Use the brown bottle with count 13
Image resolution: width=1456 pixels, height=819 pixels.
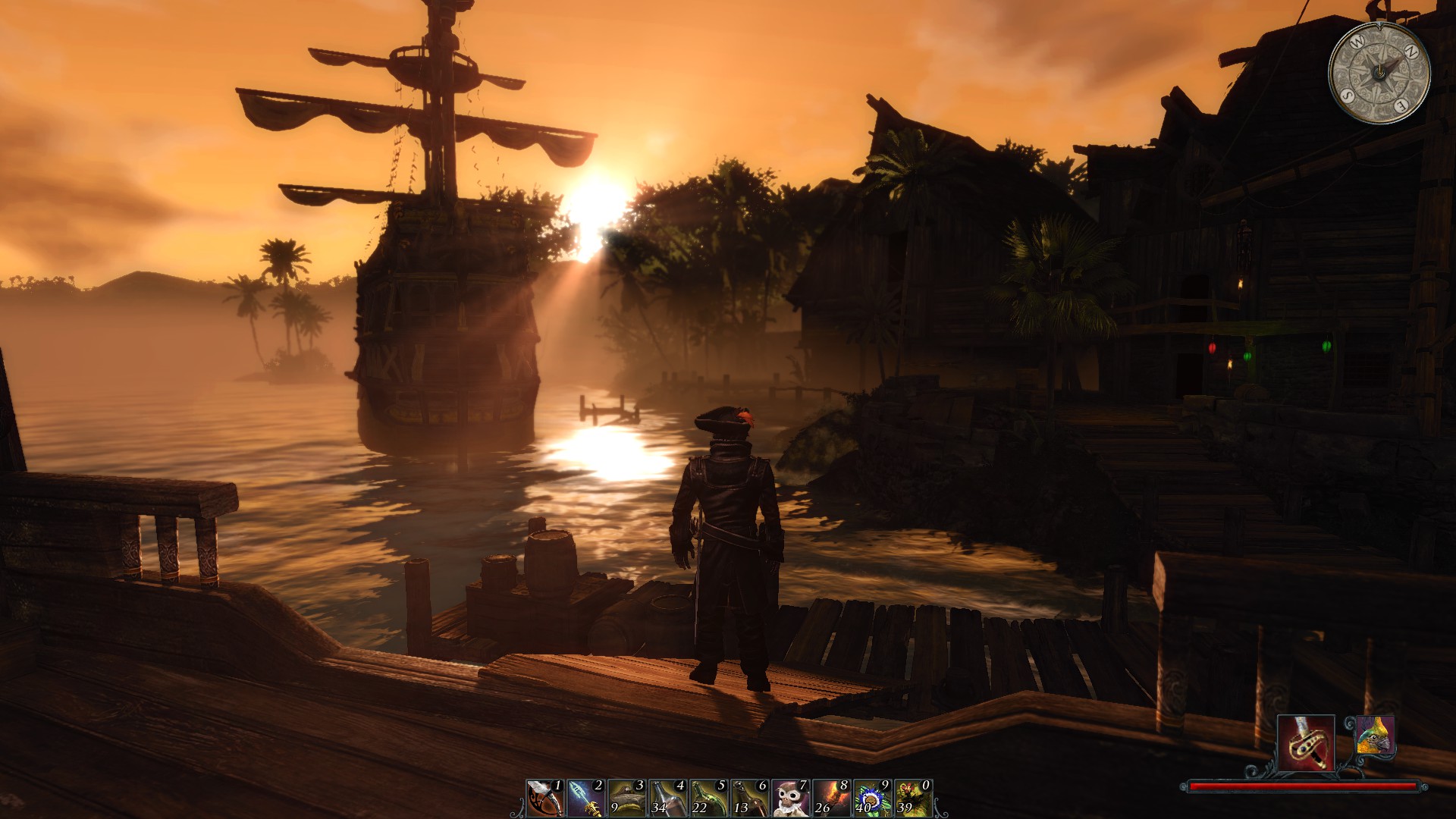750,798
